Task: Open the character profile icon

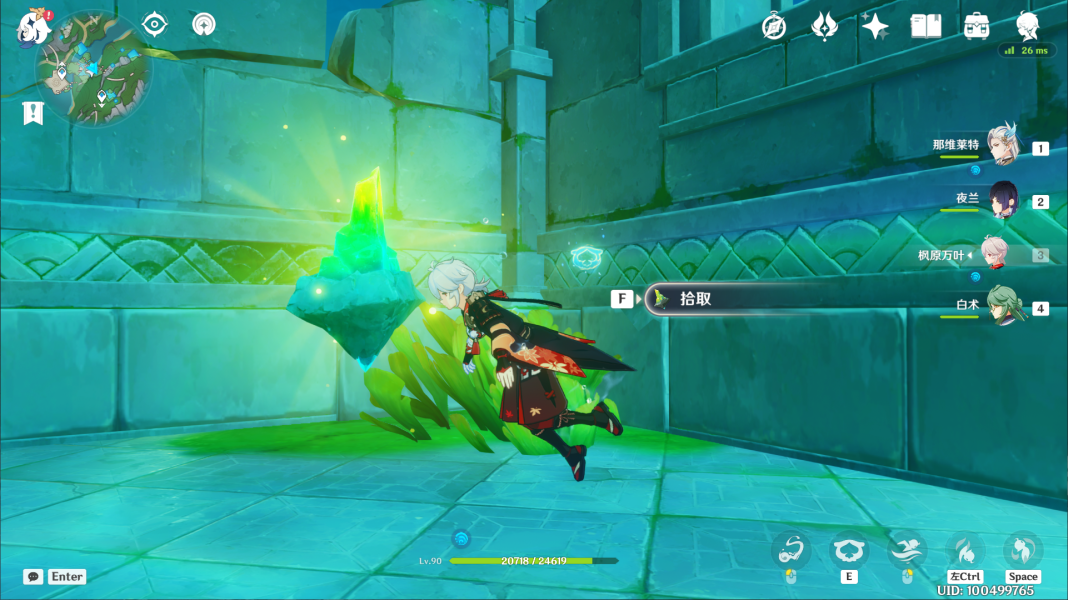Action: (x=1027, y=26)
